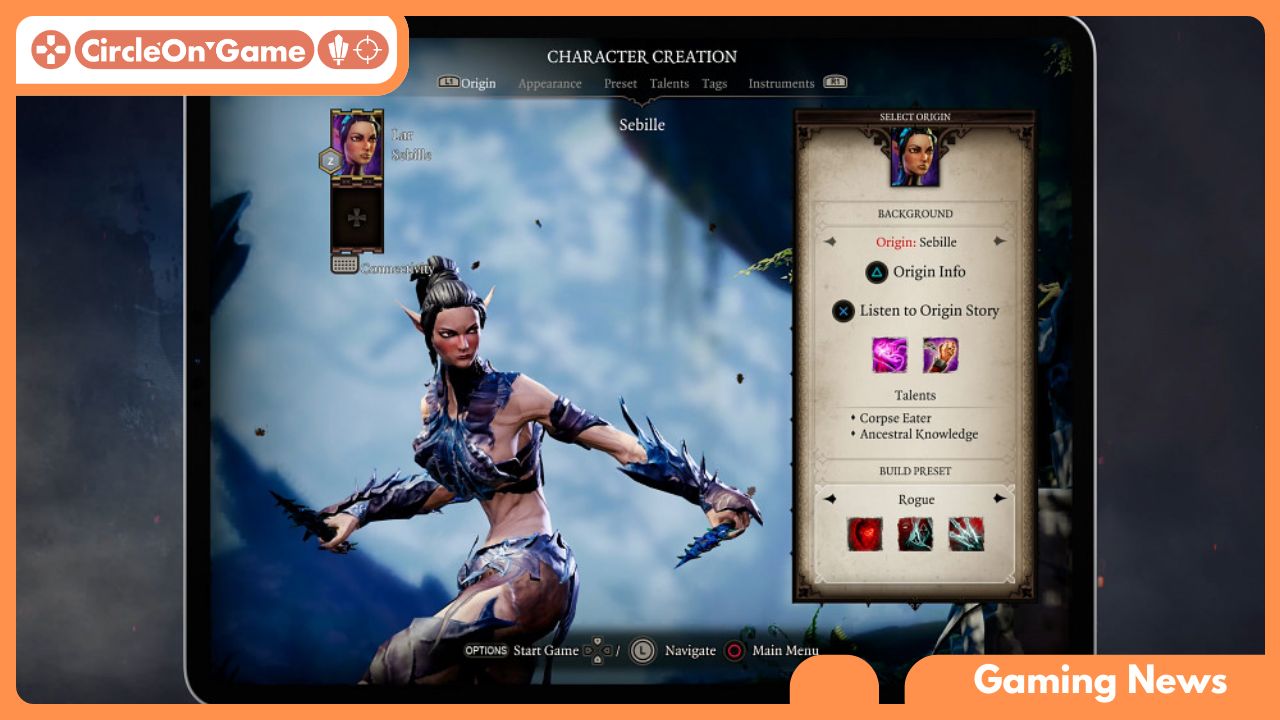Viewport: 1280px width, 720px height.
Task: Click the Flesh Sacrifice skill icon
Action: tap(940, 355)
